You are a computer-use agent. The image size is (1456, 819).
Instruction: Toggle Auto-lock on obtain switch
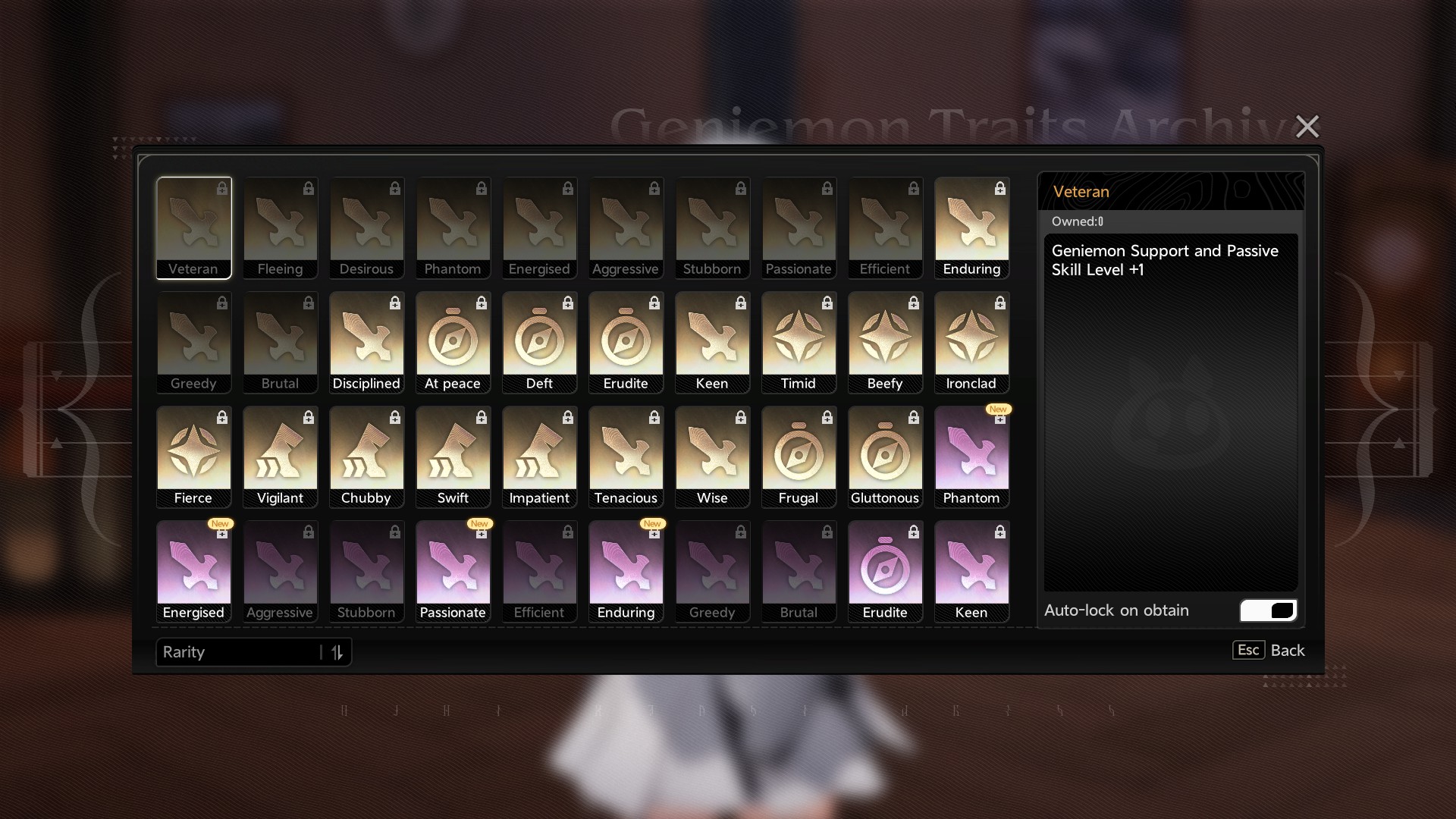pyautogui.click(x=1268, y=610)
